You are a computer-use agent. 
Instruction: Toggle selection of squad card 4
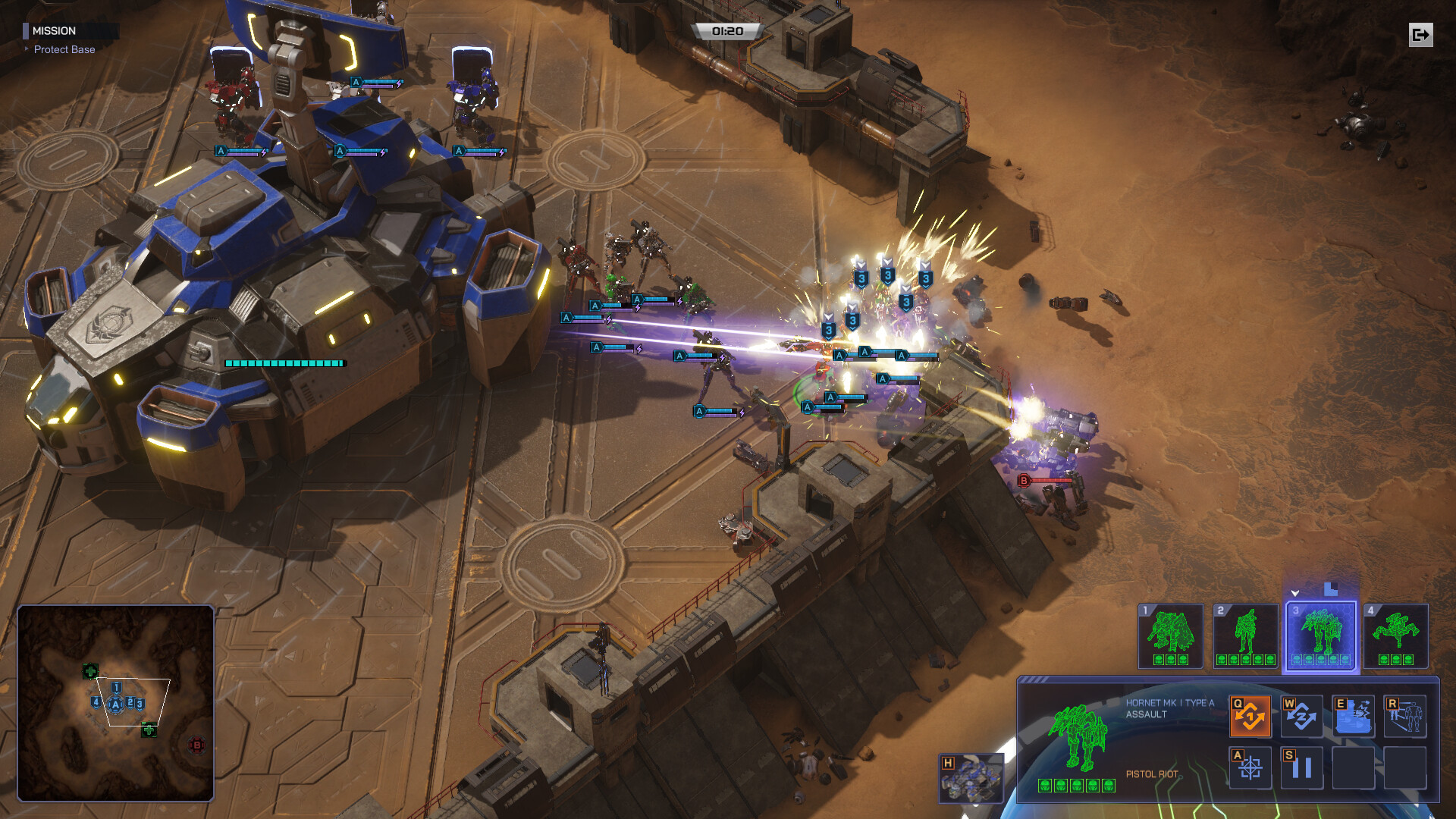point(1395,637)
